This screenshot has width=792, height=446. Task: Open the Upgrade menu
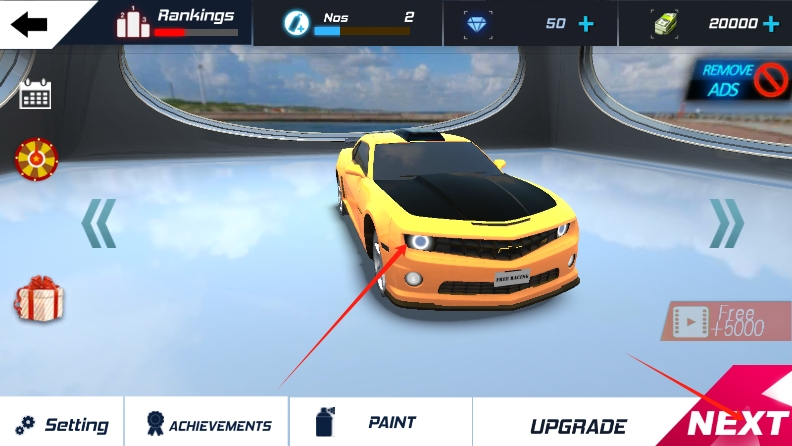[578, 426]
